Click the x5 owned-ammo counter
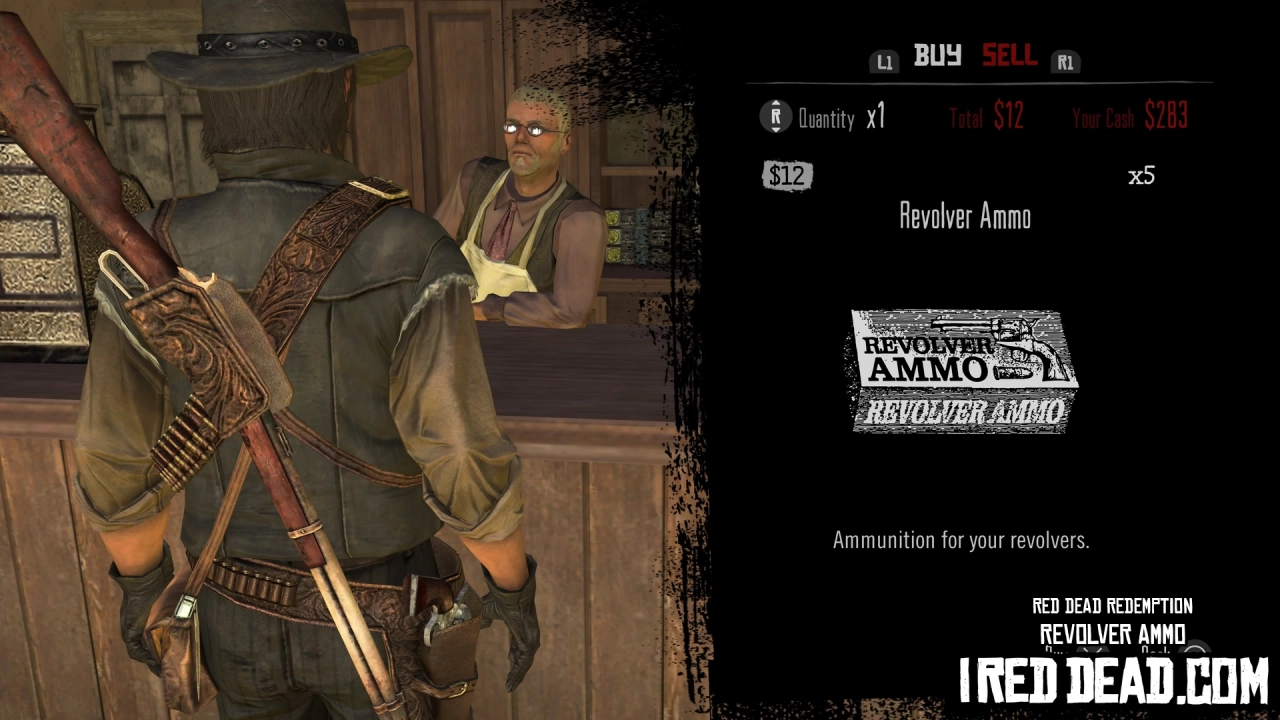1280x720 pixels. click(x=1141, y=176)
